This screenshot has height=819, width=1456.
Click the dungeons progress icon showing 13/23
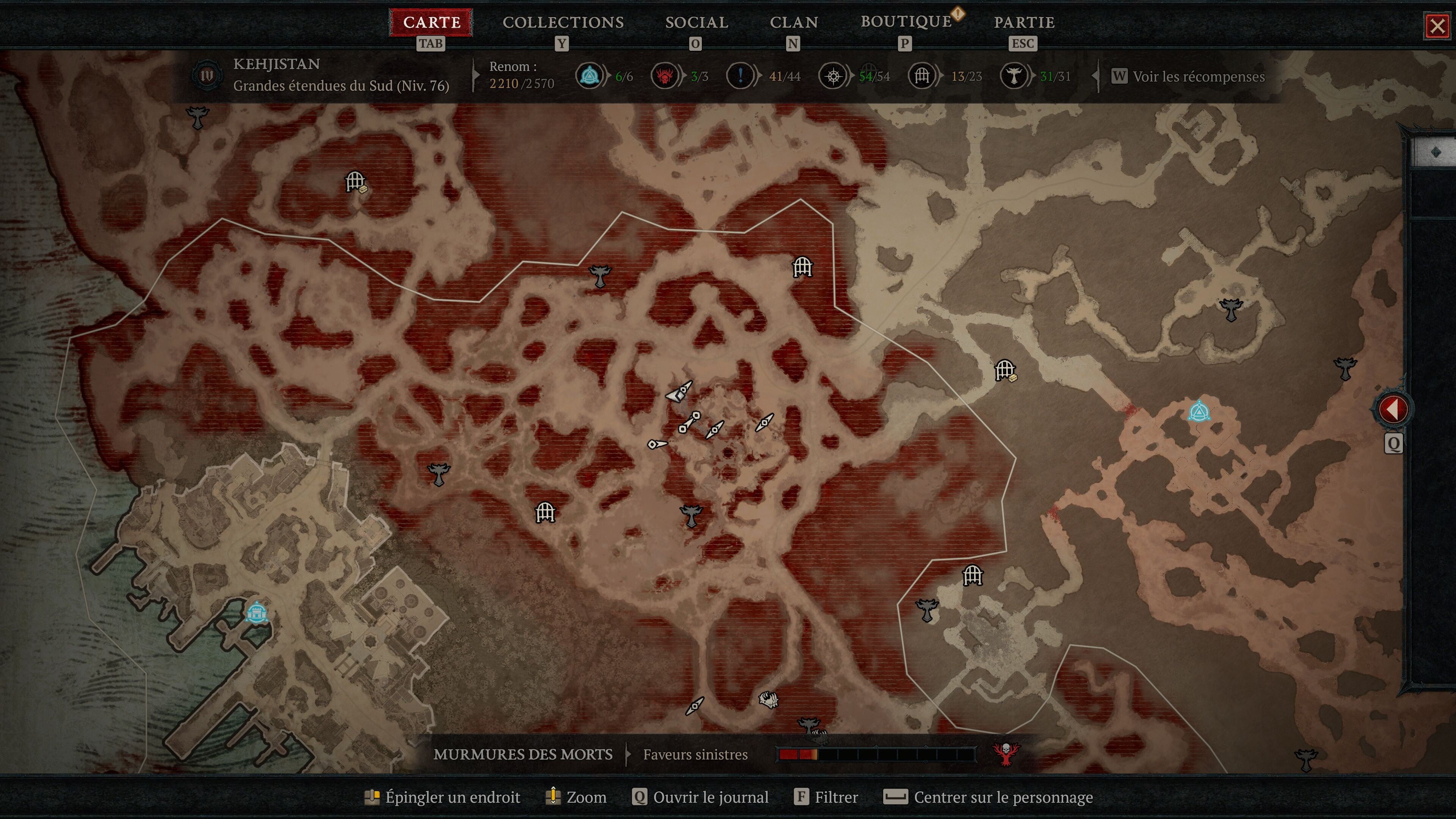tap(921, 76)
